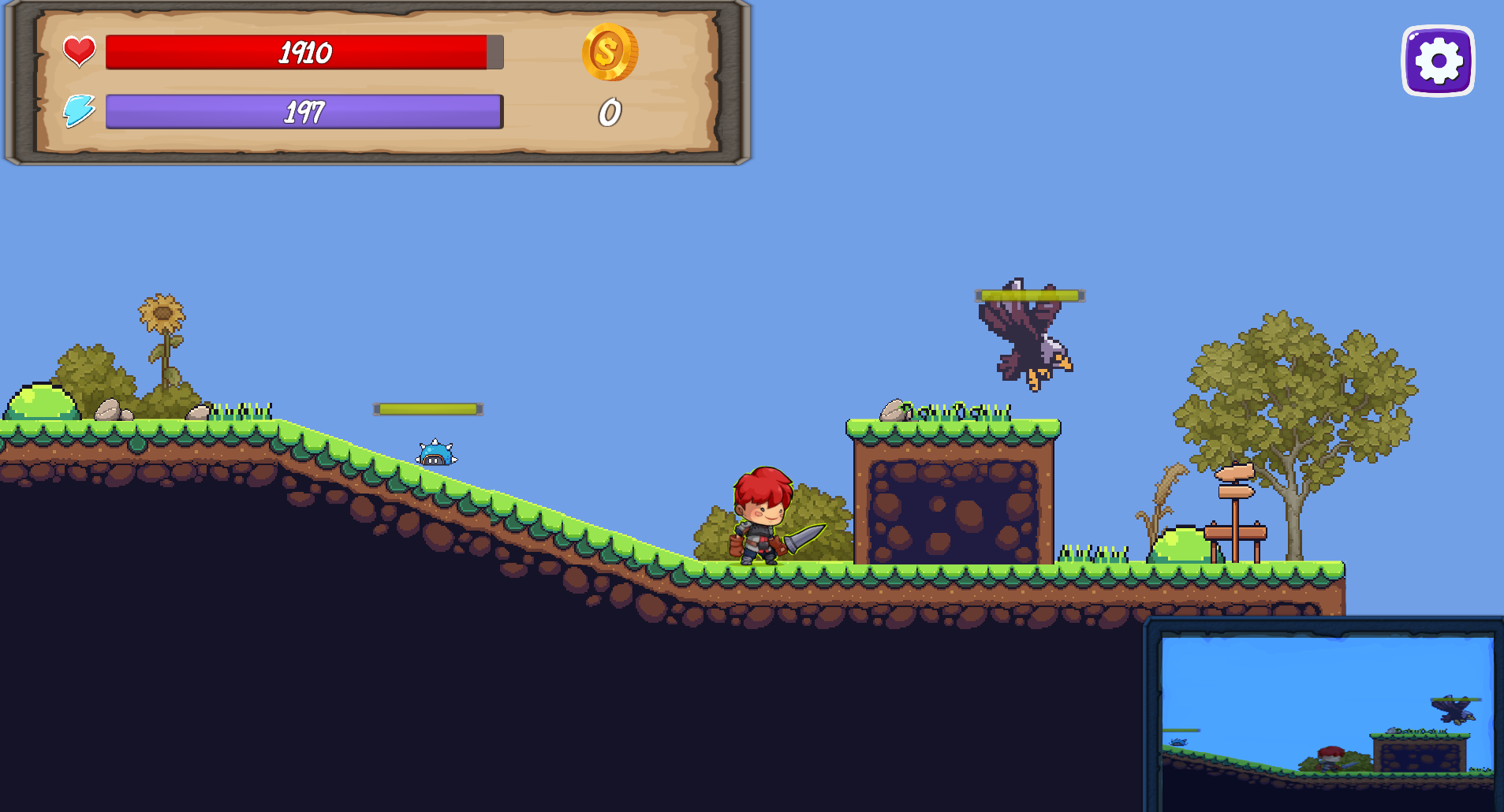
Task: Click the coin counter showing 0
Action: click(609, 112)
